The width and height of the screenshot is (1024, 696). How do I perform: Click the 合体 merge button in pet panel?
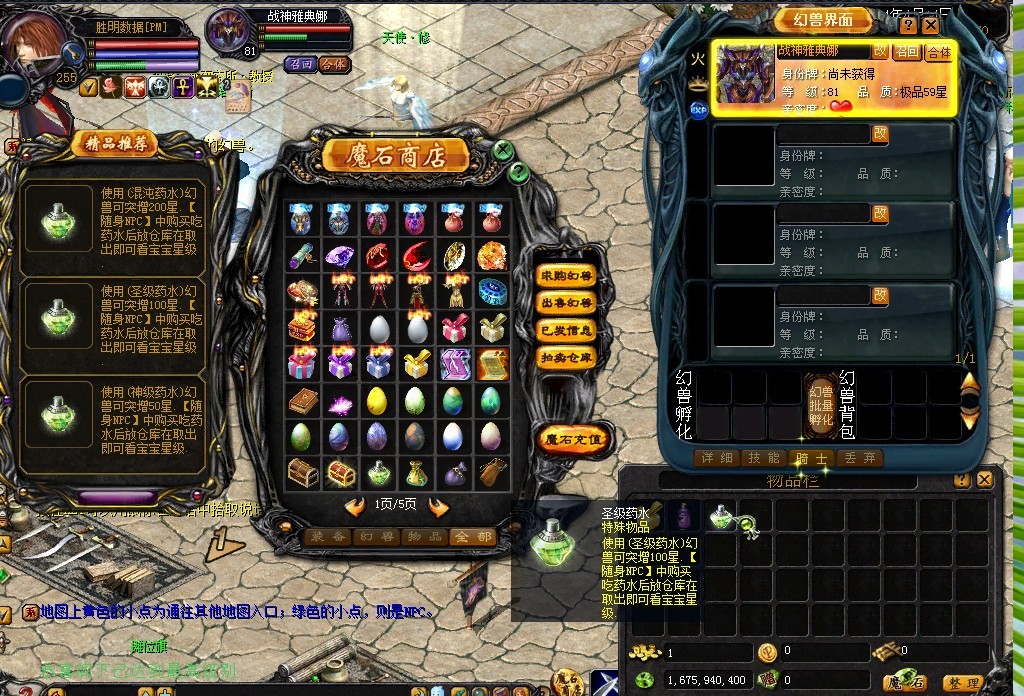pyautogui.click(x=939, y=52)
